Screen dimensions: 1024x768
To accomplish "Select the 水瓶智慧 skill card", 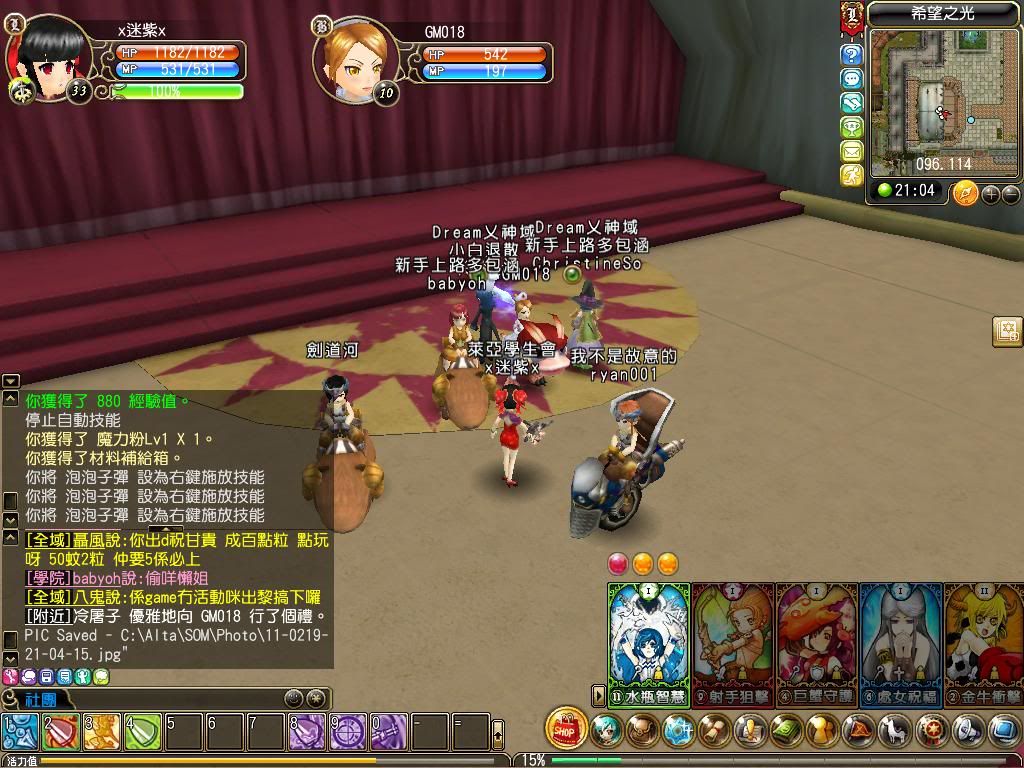I will [x=649, y=640].
